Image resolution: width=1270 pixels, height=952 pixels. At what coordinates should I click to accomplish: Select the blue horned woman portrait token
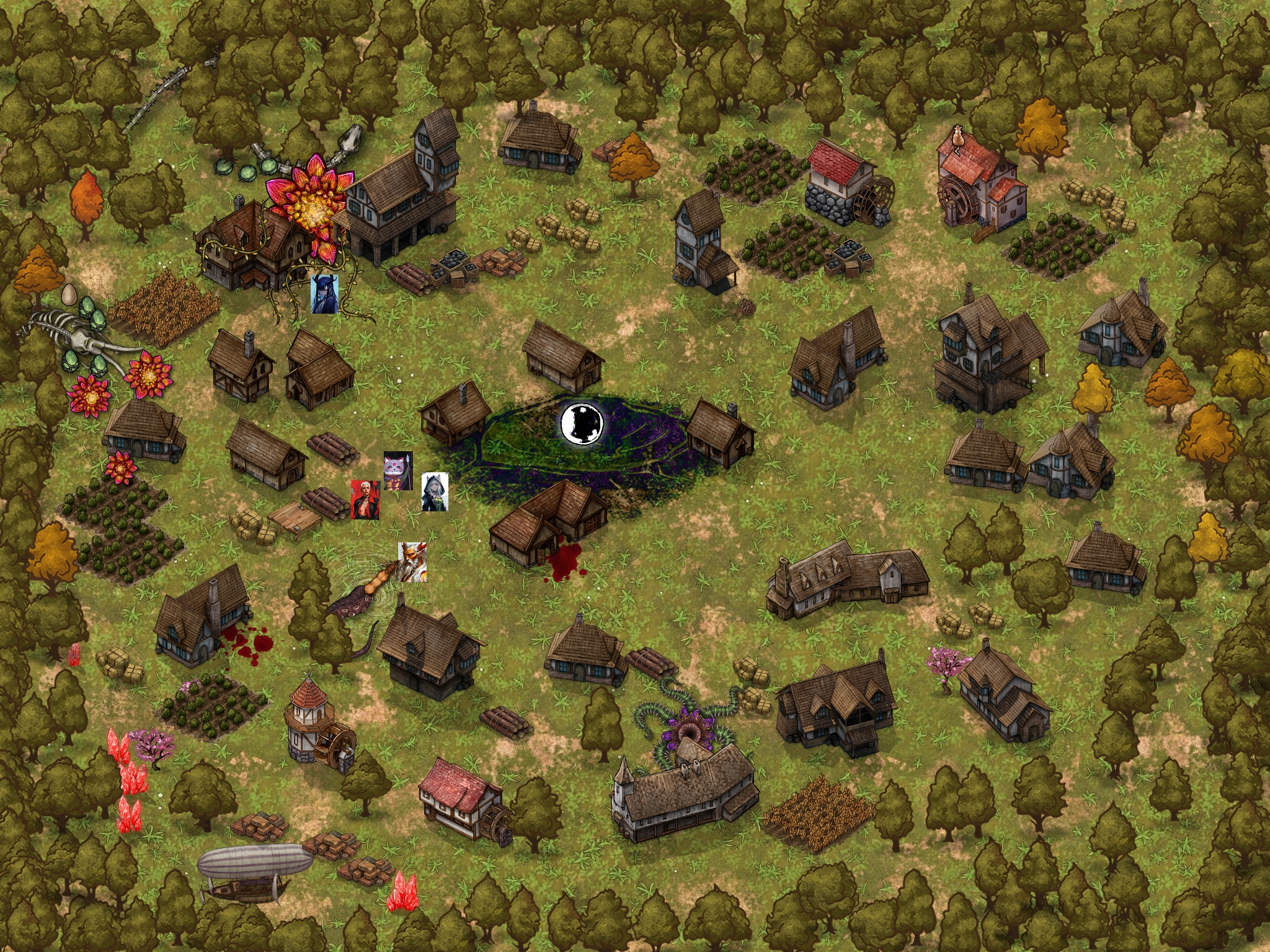coord(324,294)
